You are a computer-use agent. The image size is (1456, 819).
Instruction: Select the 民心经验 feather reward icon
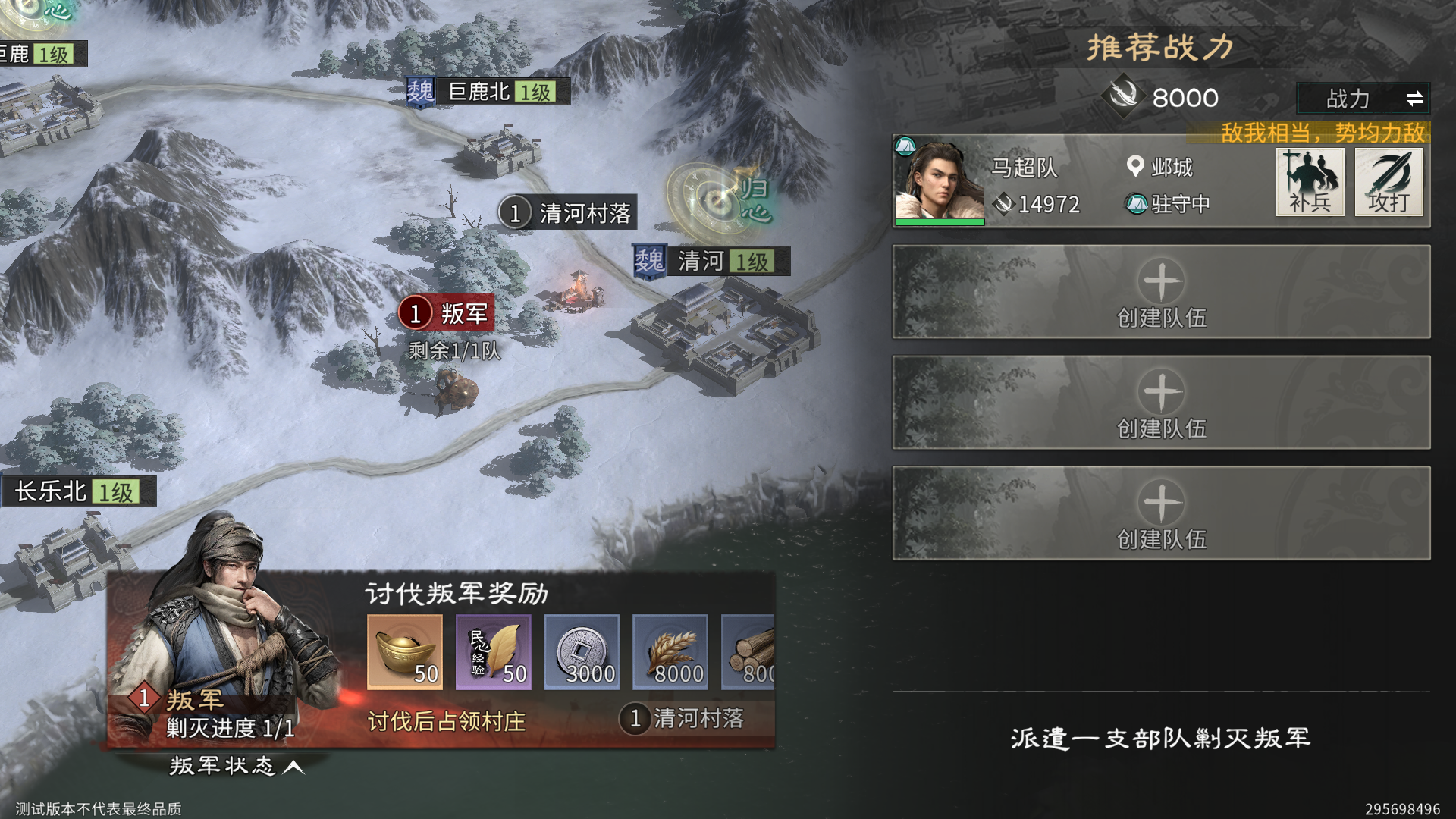(493, 651)
